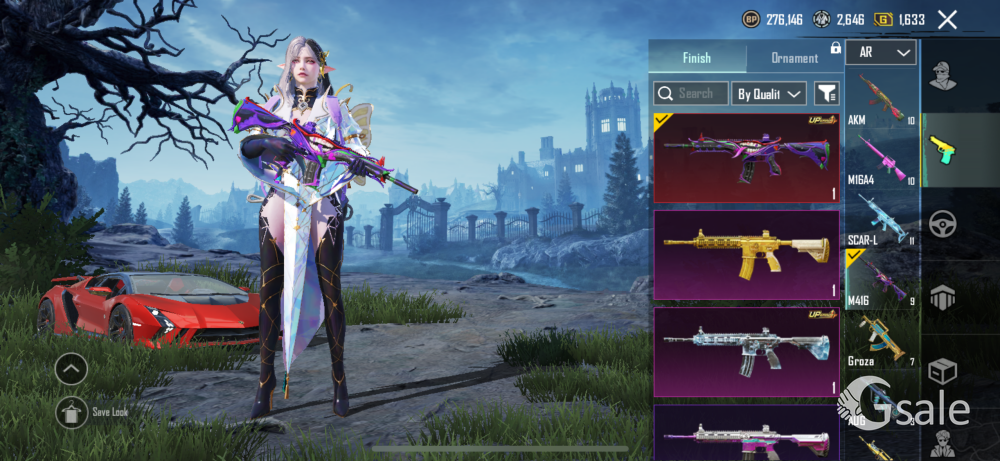Open the AR weapon type dropdown
This screenshot has height=461, width=1000.
pos(880,52)
